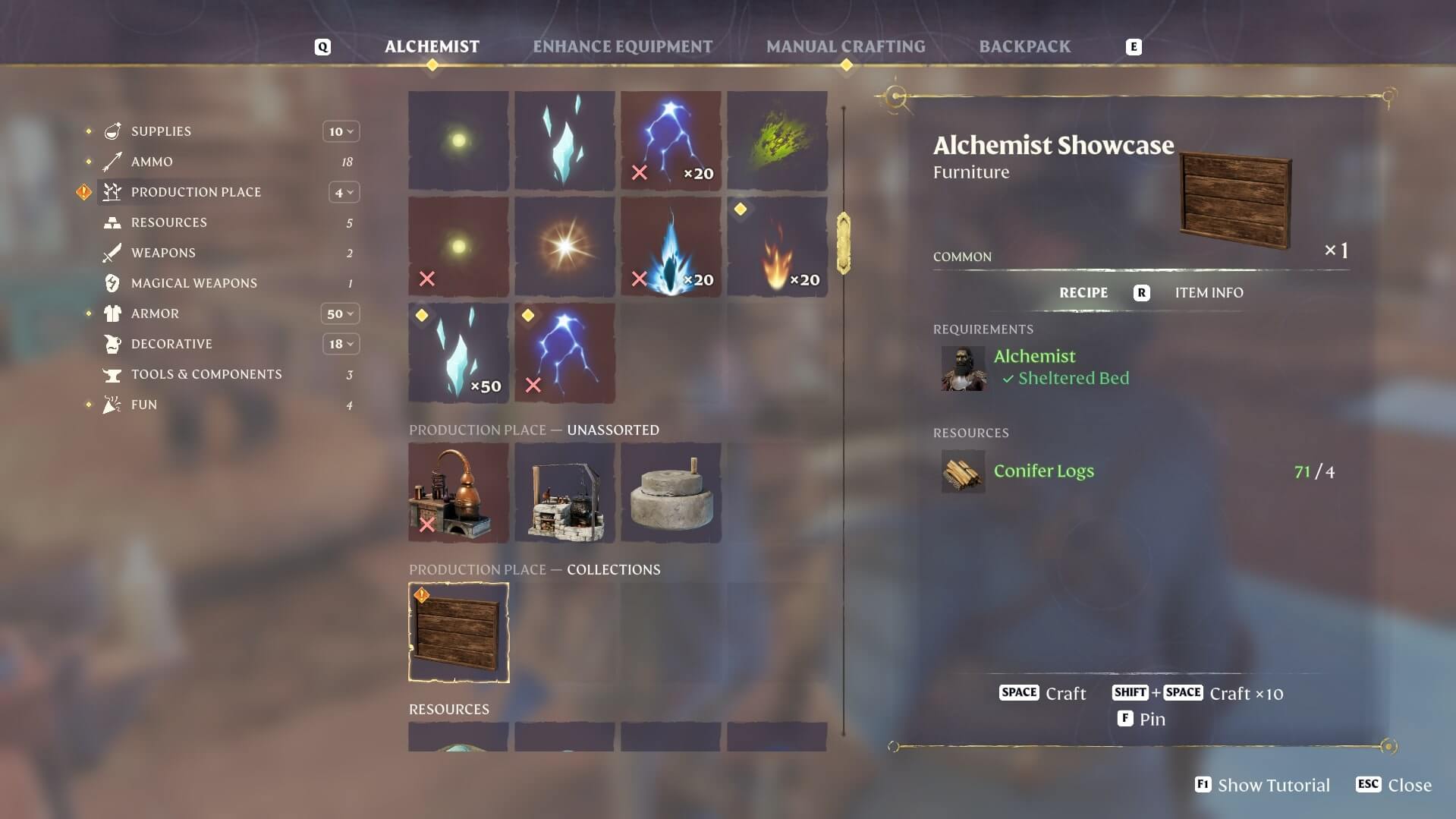This screenshot has width=1456, height=819.
Task: Choose the flame spell with x20 quantity
Action: coord(777,247)
